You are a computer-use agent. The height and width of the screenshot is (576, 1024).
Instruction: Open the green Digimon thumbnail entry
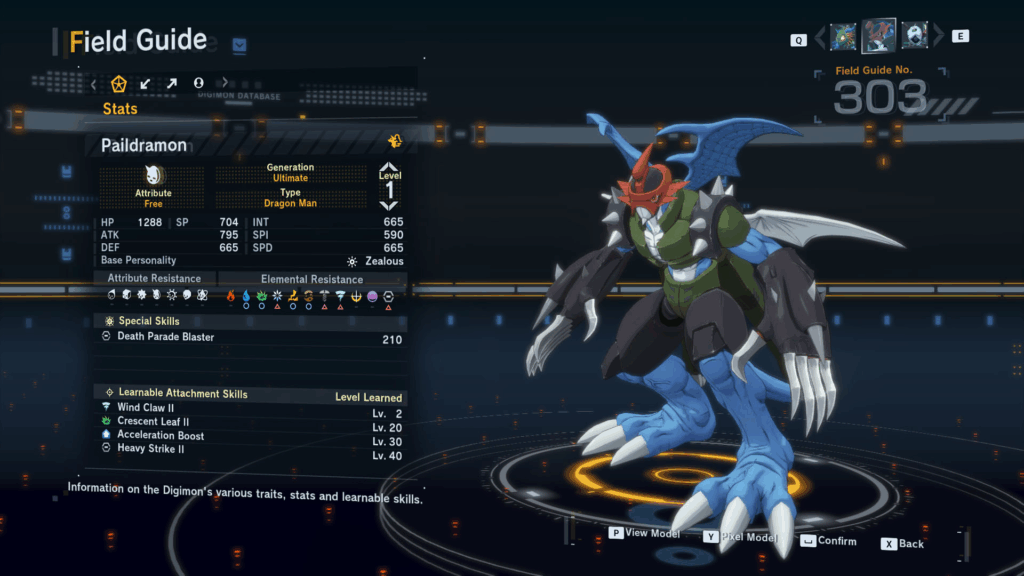[x=843, y=37]
